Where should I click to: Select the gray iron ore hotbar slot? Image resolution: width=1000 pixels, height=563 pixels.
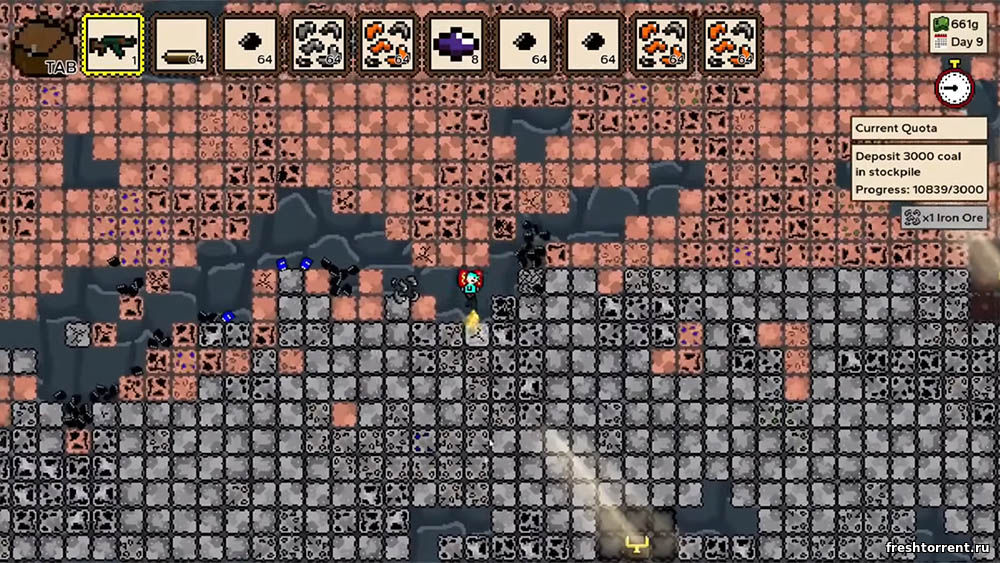(x=319, y=44)
